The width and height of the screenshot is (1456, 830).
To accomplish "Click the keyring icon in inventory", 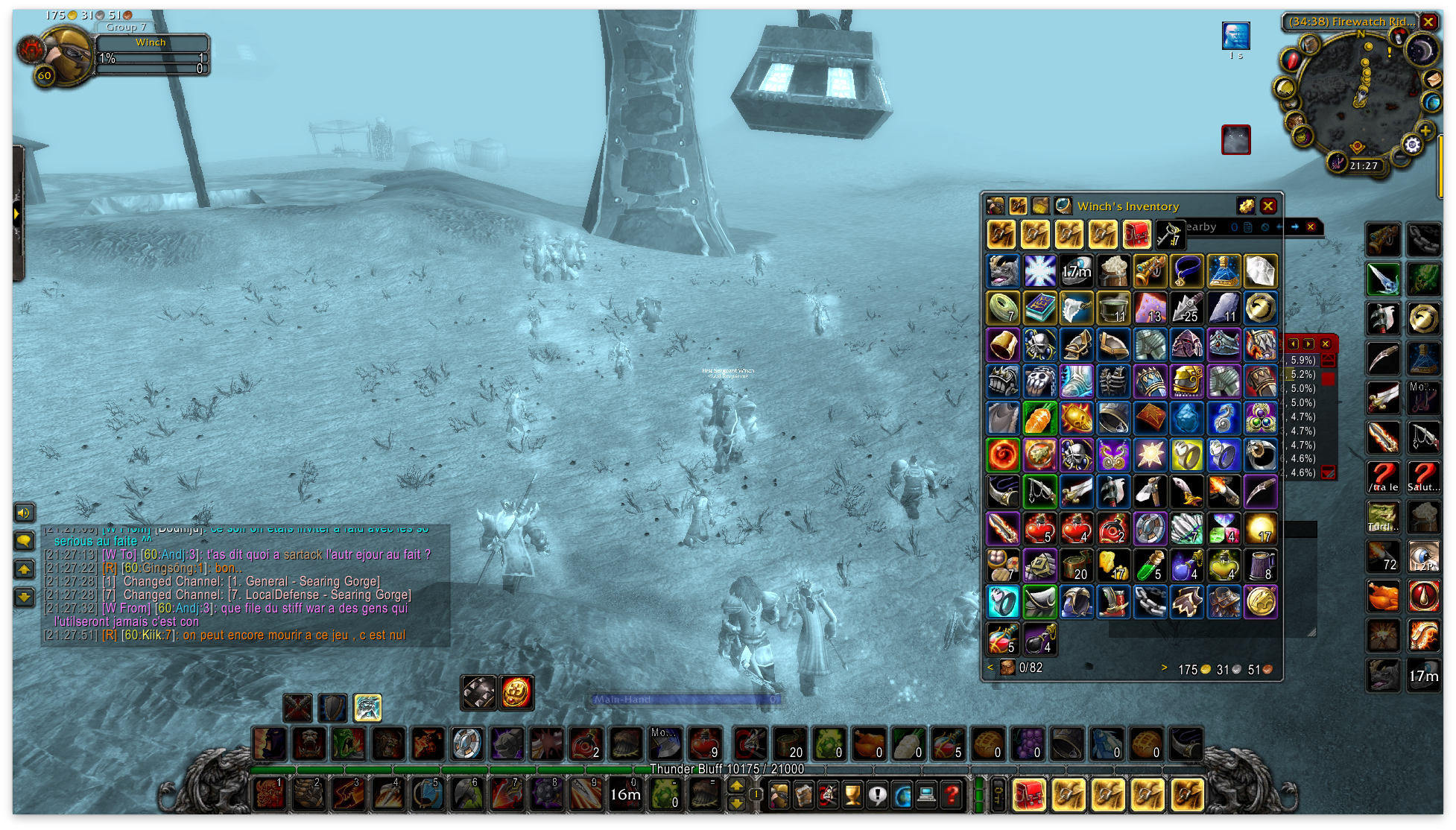I will 1169,235.
